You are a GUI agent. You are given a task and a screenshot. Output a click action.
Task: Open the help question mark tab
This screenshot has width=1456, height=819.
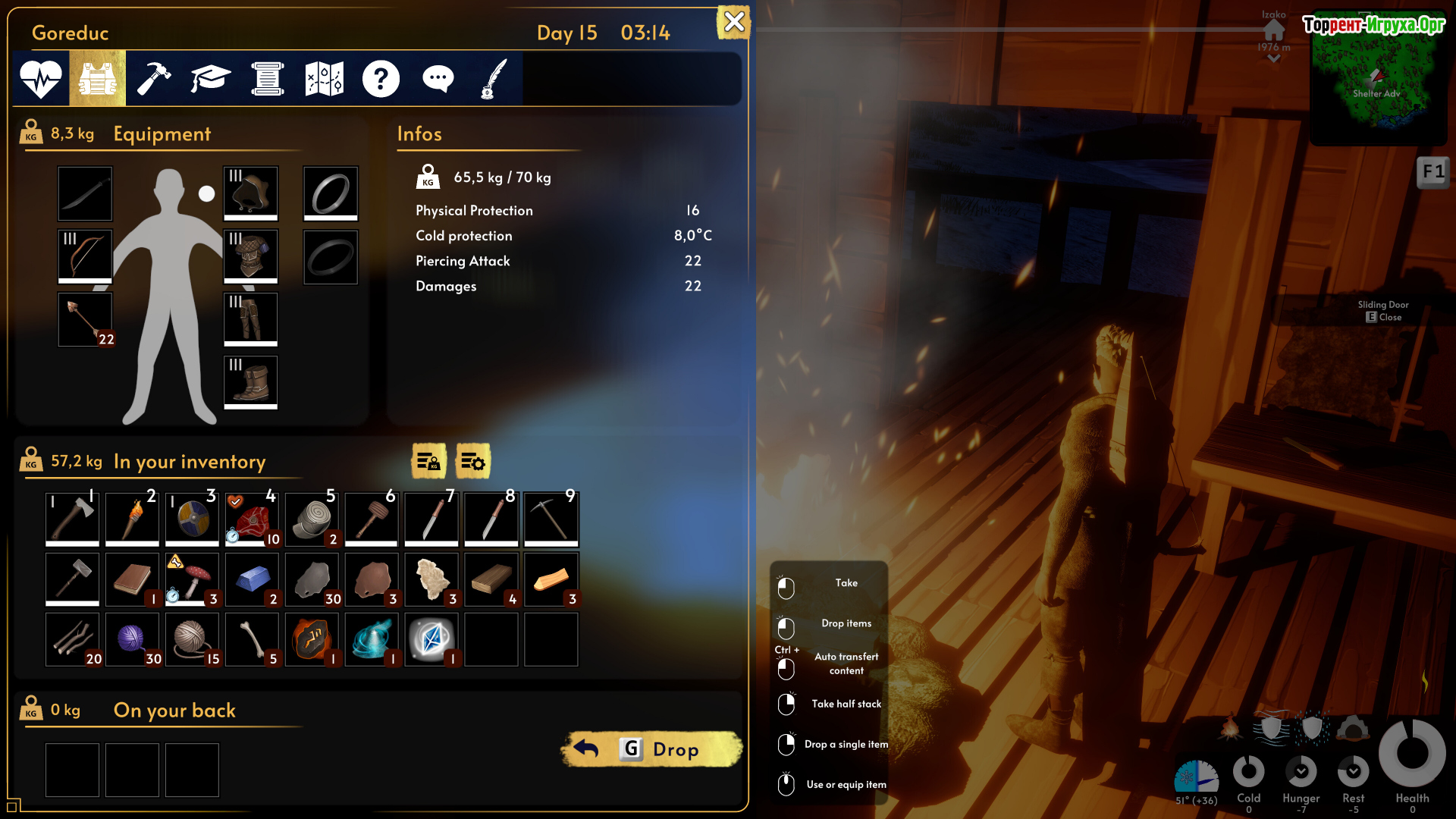381,78
